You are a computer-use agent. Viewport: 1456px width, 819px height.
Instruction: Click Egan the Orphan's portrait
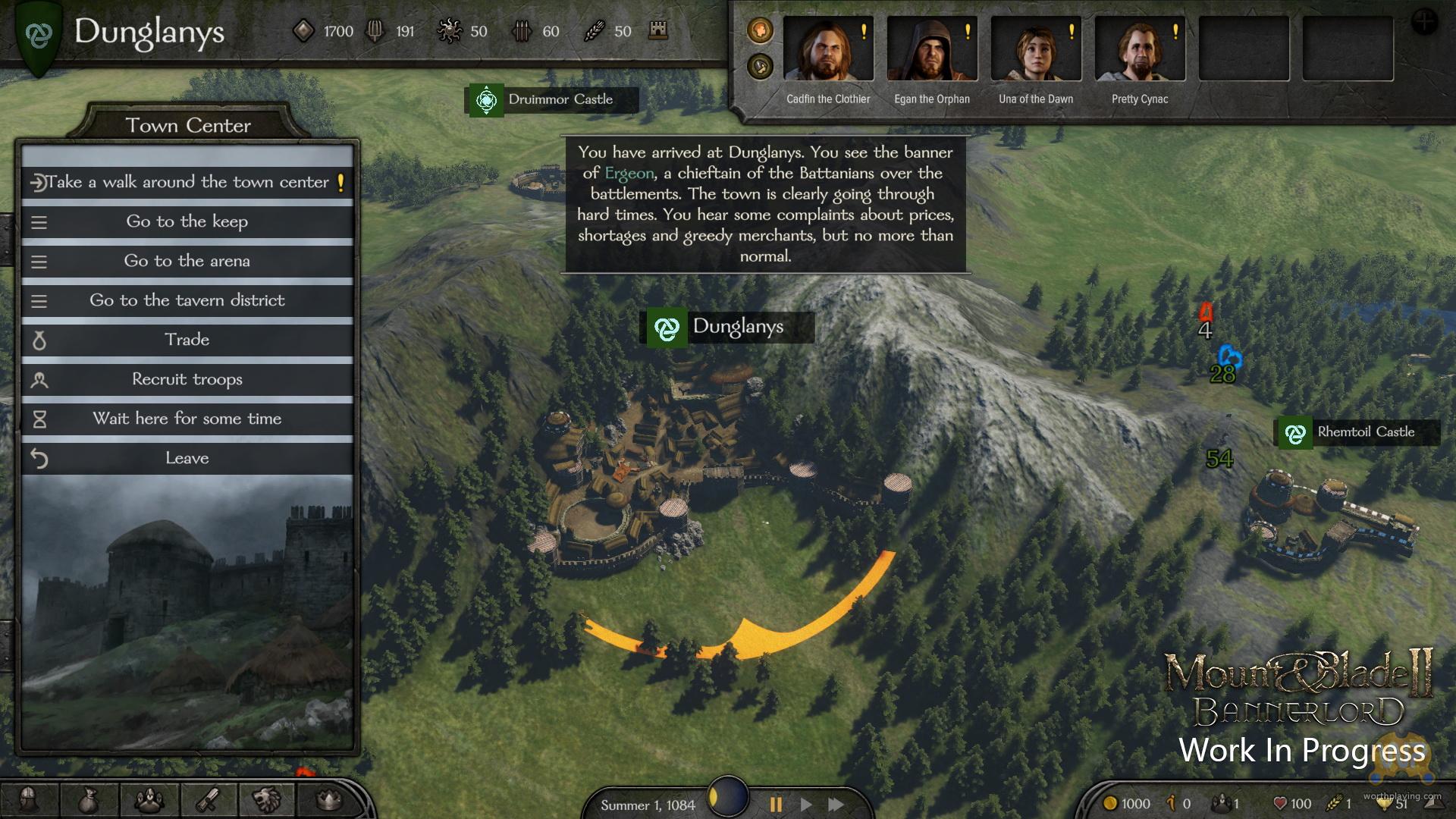(x=931, y=49)
